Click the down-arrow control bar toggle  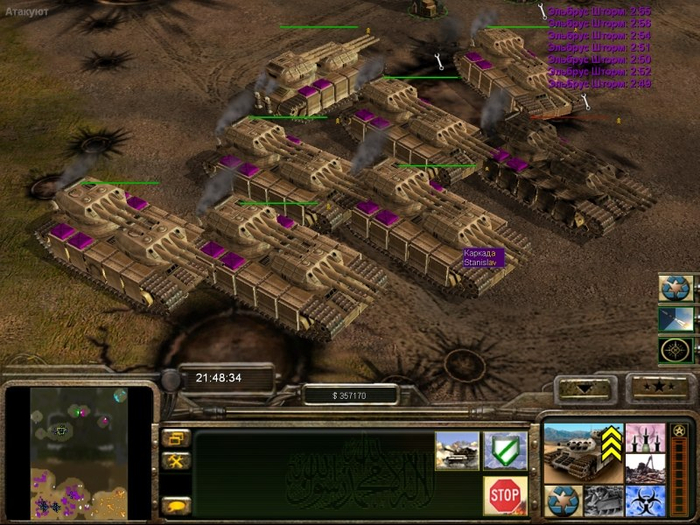tap(587, 387)
